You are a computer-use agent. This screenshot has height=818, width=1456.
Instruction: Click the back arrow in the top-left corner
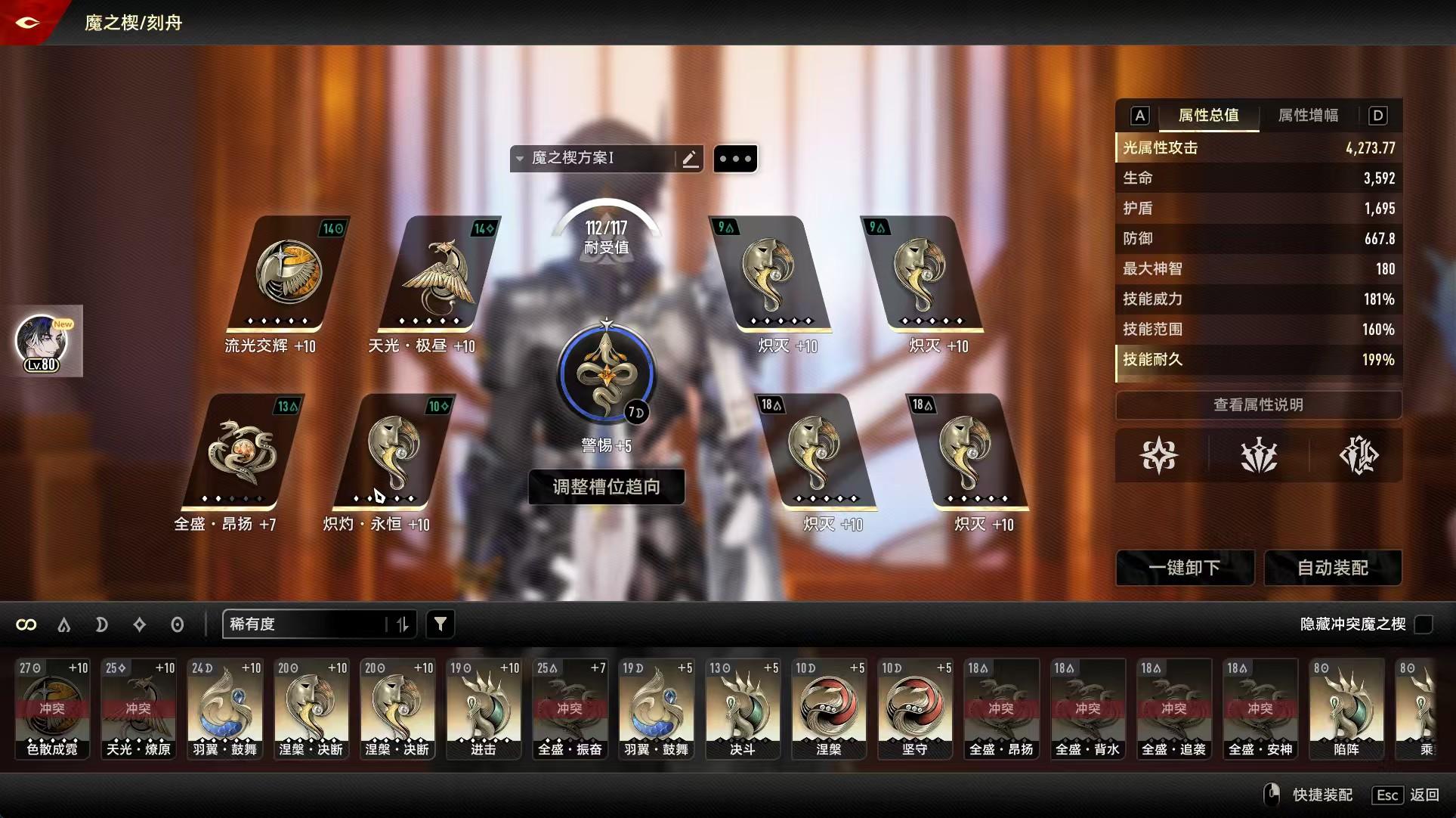[27, 23]
